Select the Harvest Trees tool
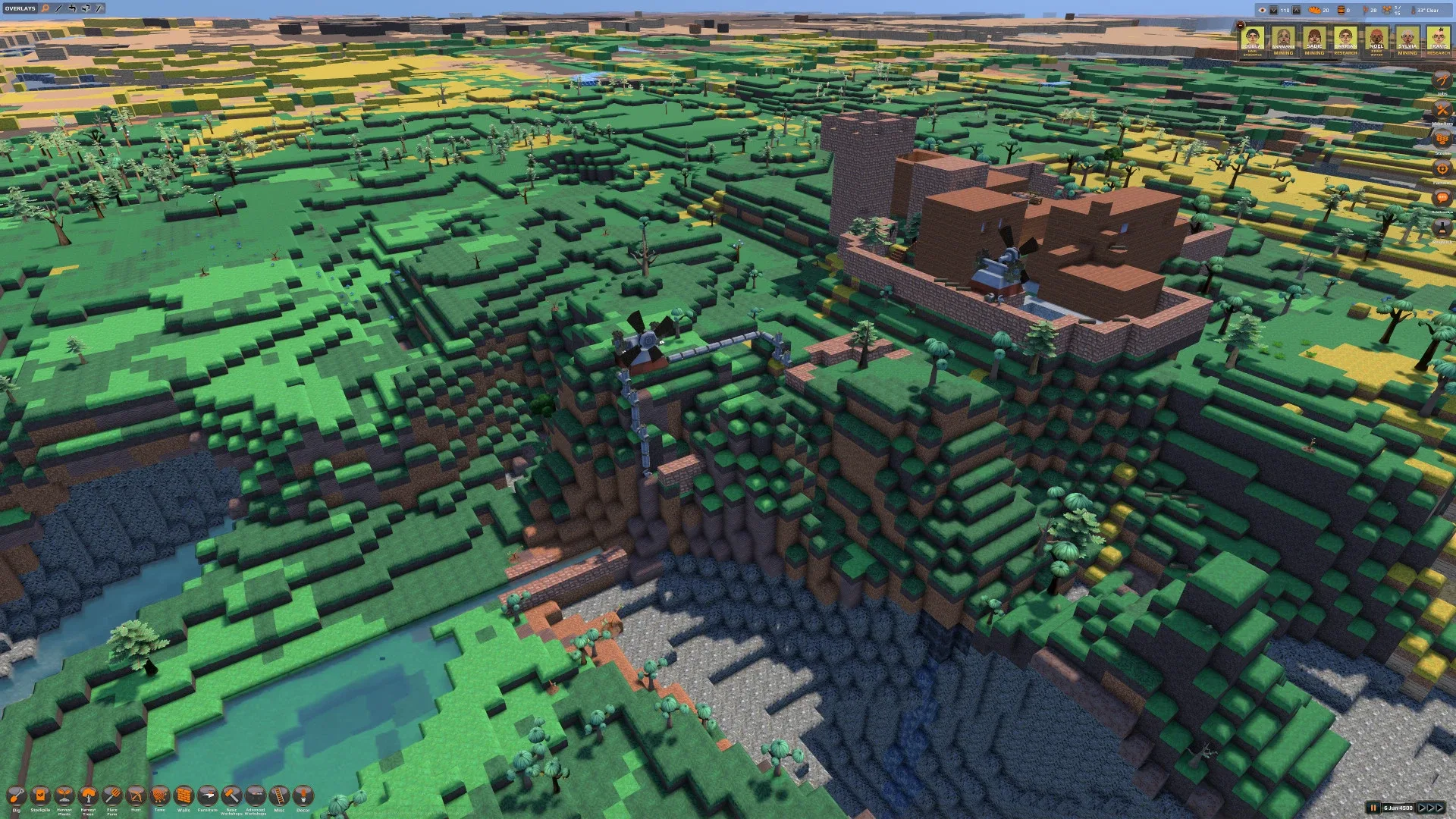This screenshot has height=819, width=1456. pos(88,796)
